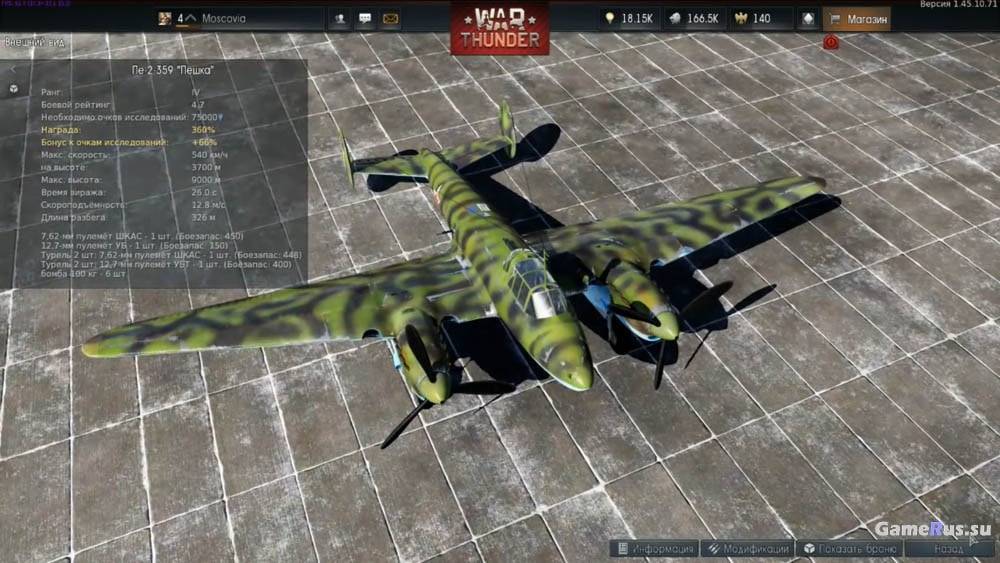
Task: Open the yellow mail envelope
Action: (x=390, y=18)
